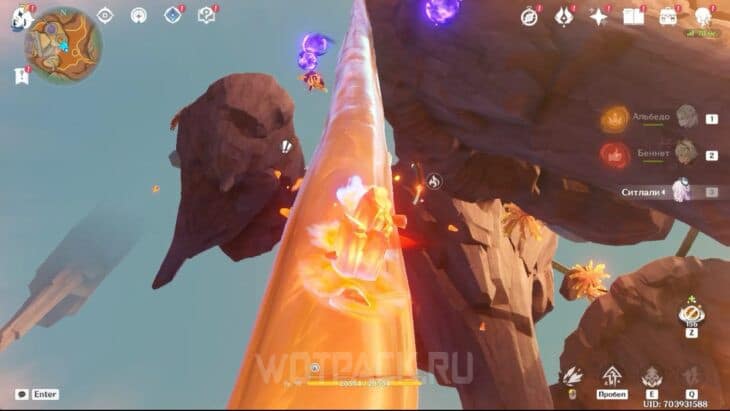Open the Paimon menu
The height and width of the screenshot is (411, 730).
pos(20,17)
